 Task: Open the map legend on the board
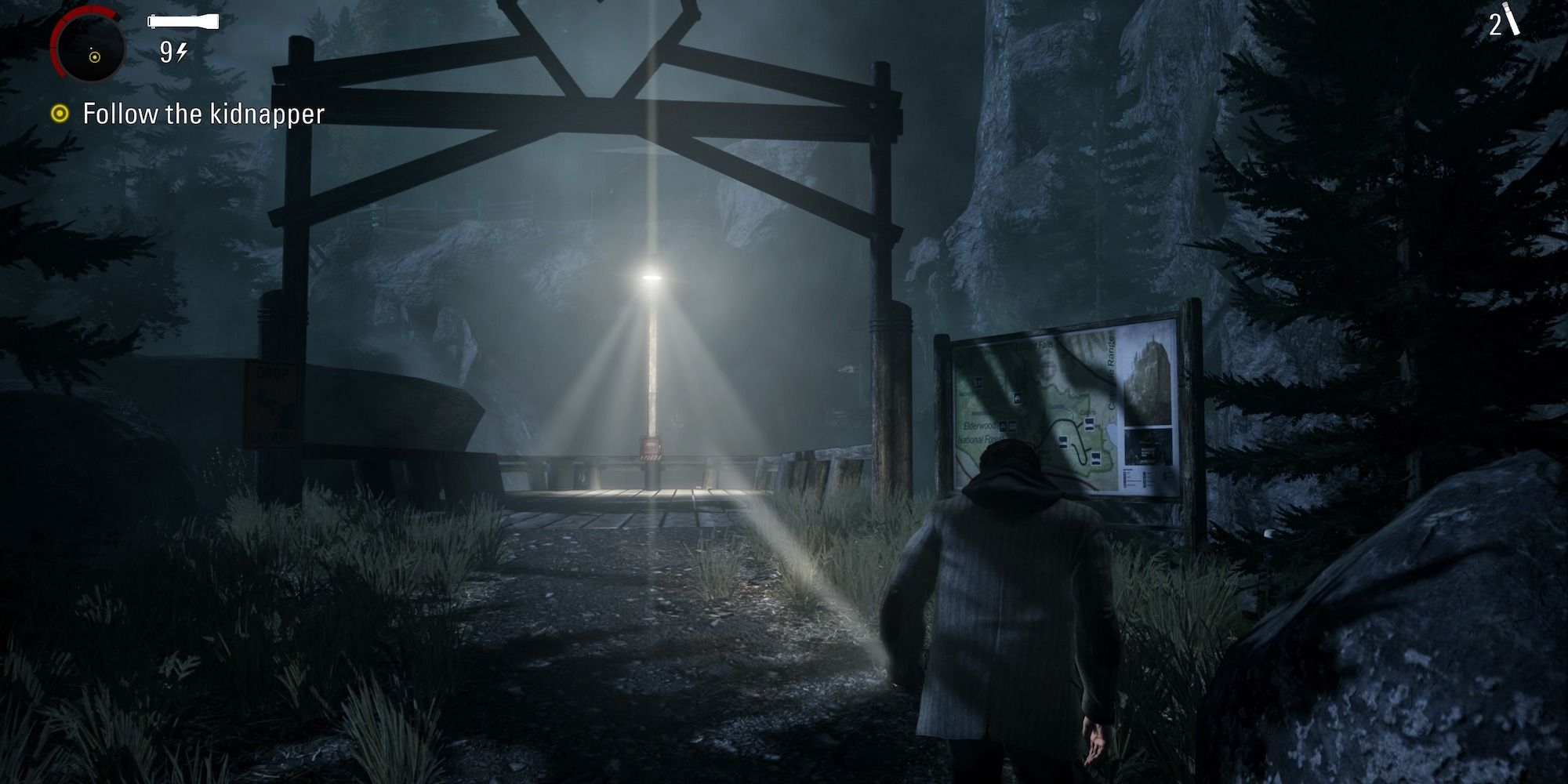(1135, 476)
